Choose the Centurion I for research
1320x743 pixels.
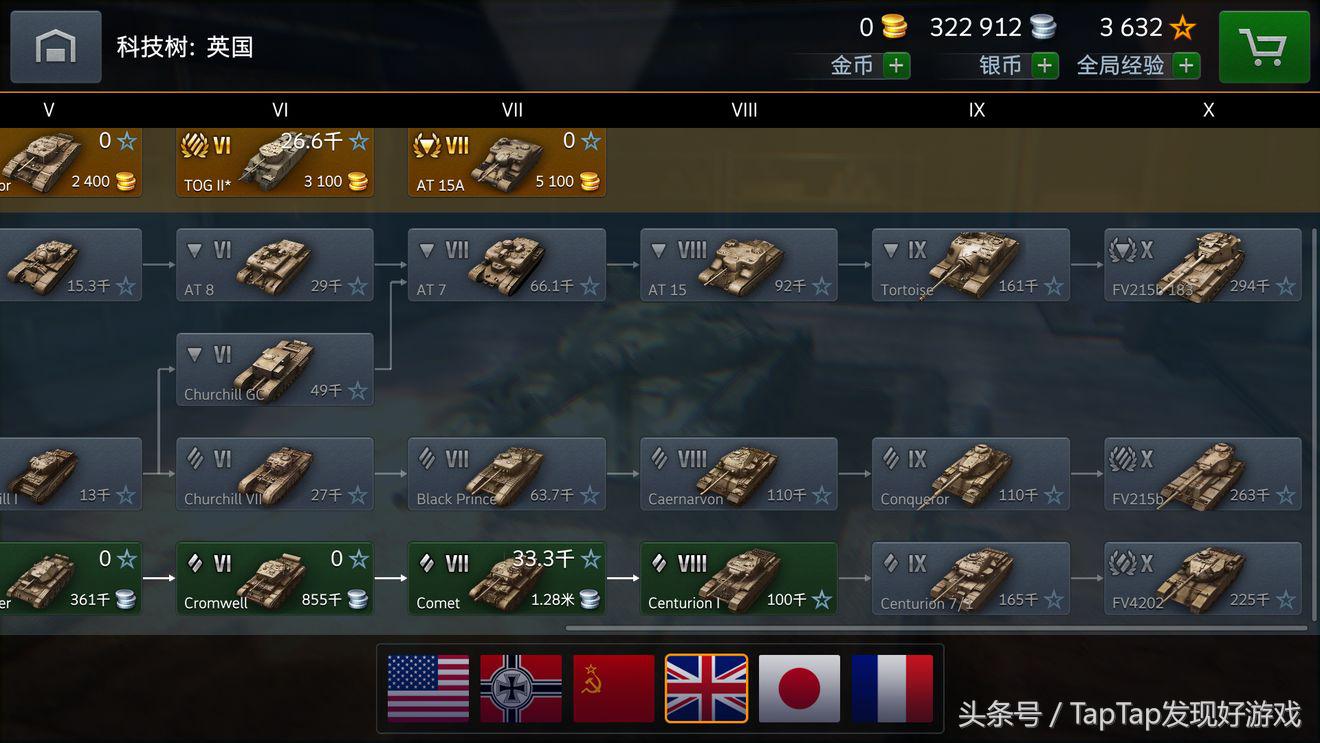coord(739,578)
